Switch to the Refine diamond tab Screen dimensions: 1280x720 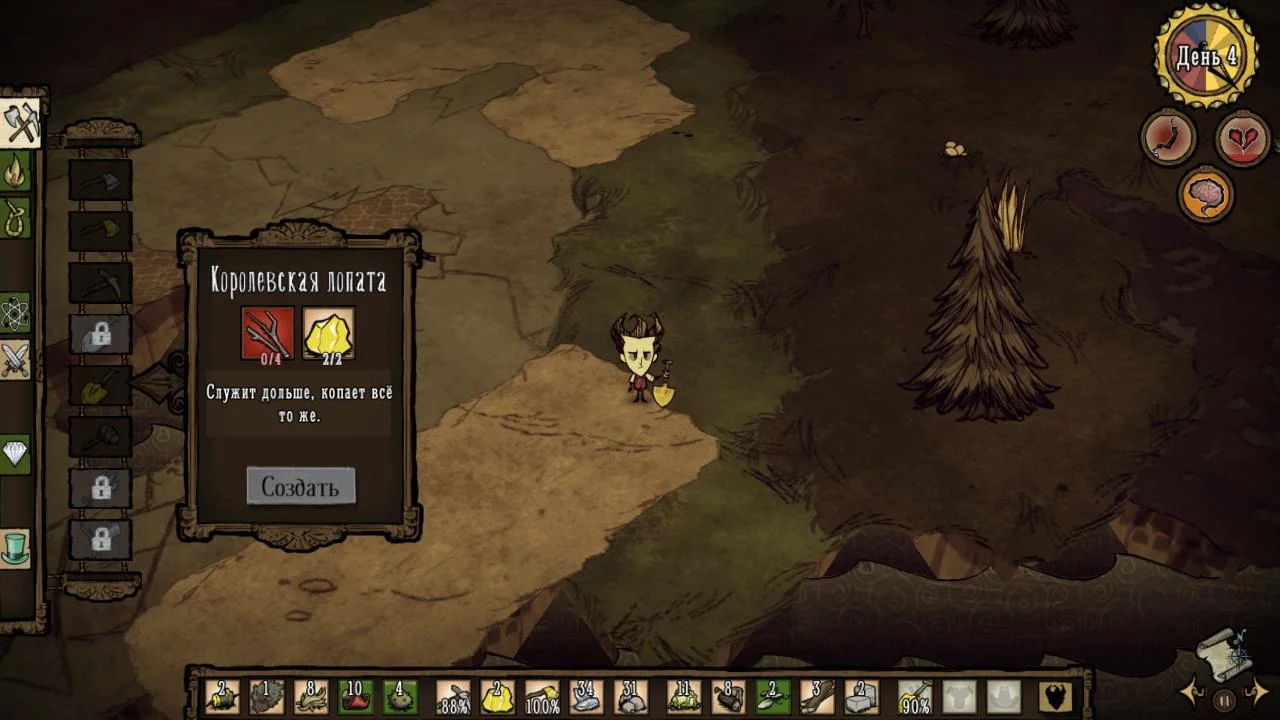click(16, 455)
